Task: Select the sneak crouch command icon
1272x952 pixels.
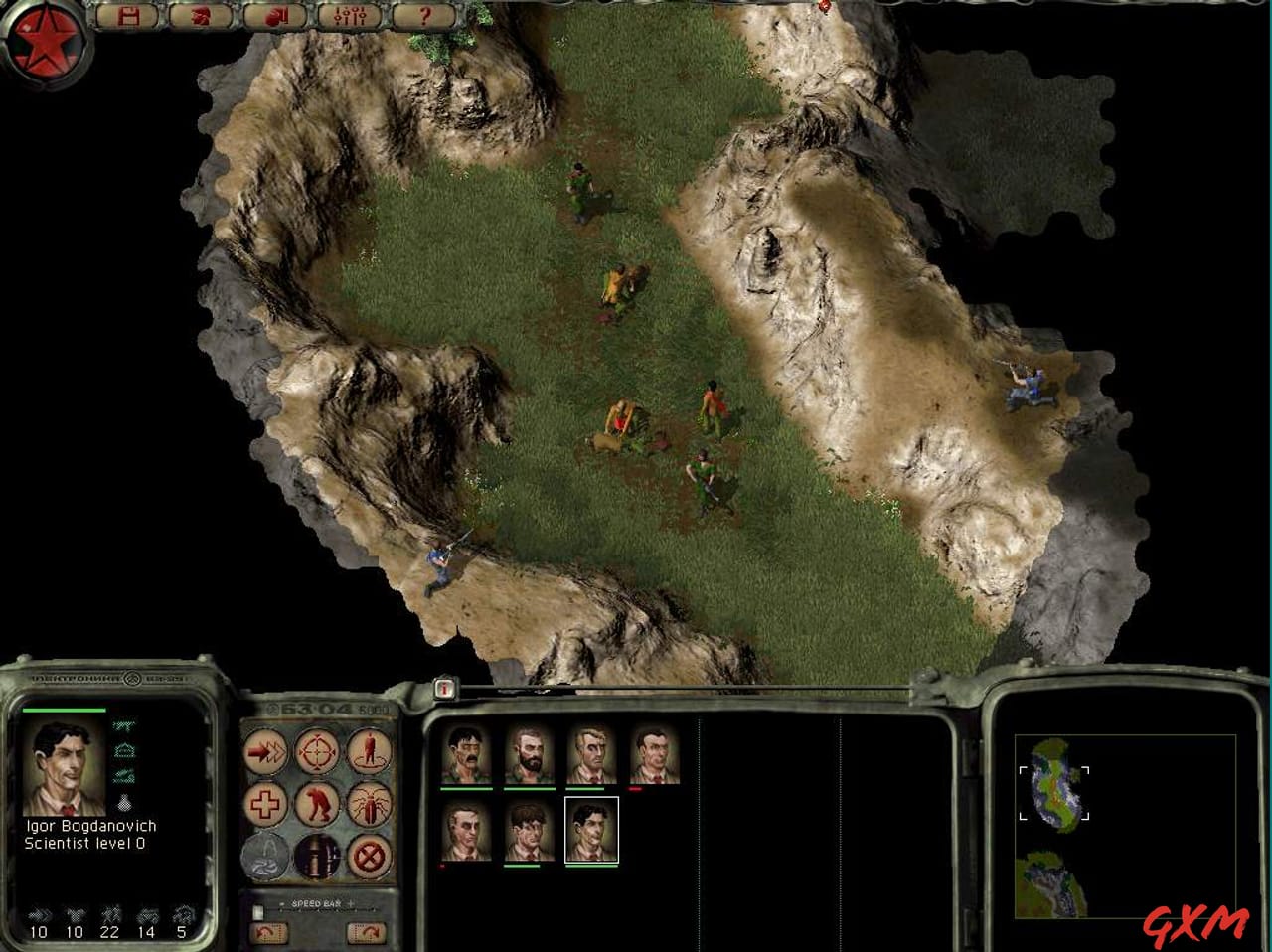Action: (318, 804)
